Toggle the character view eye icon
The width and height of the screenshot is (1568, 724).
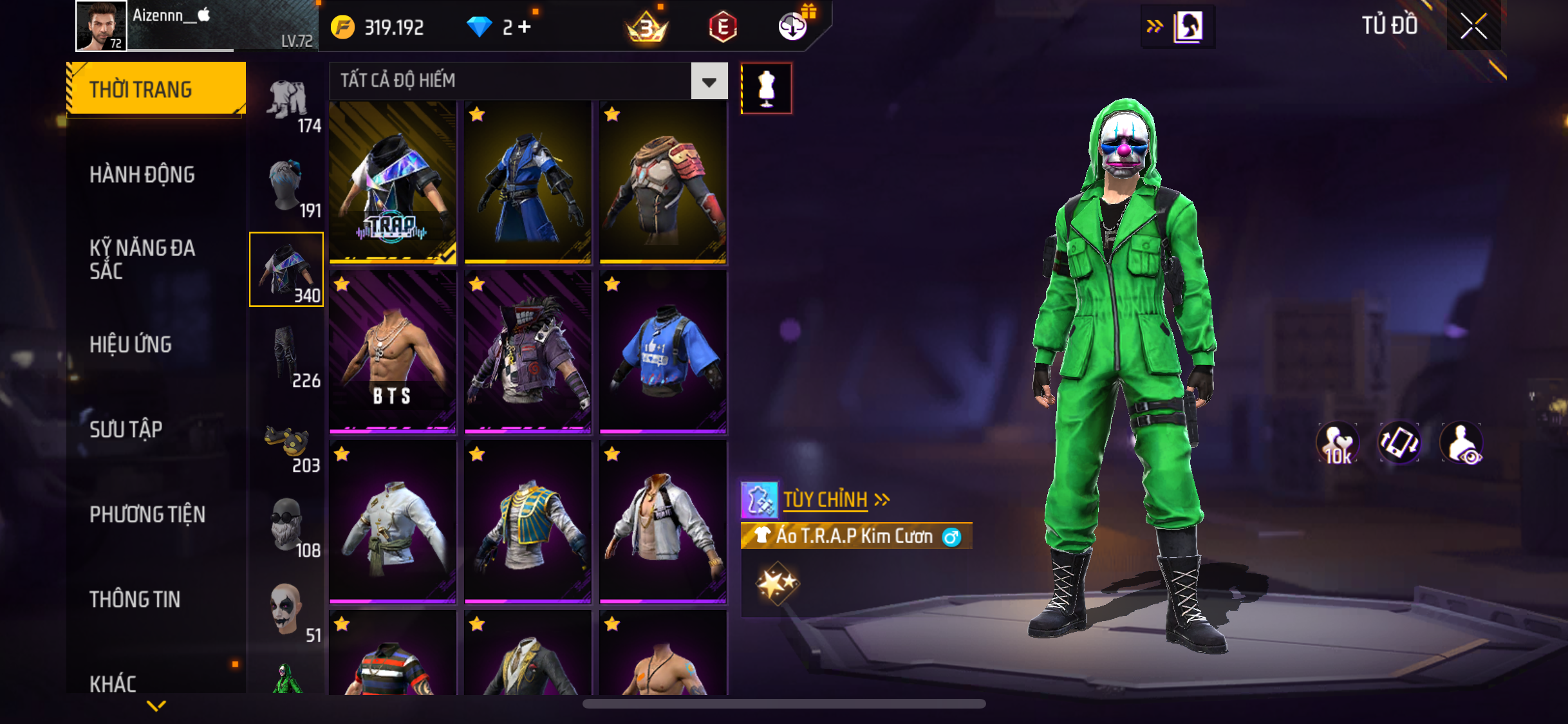click(x=1462, y=443)
